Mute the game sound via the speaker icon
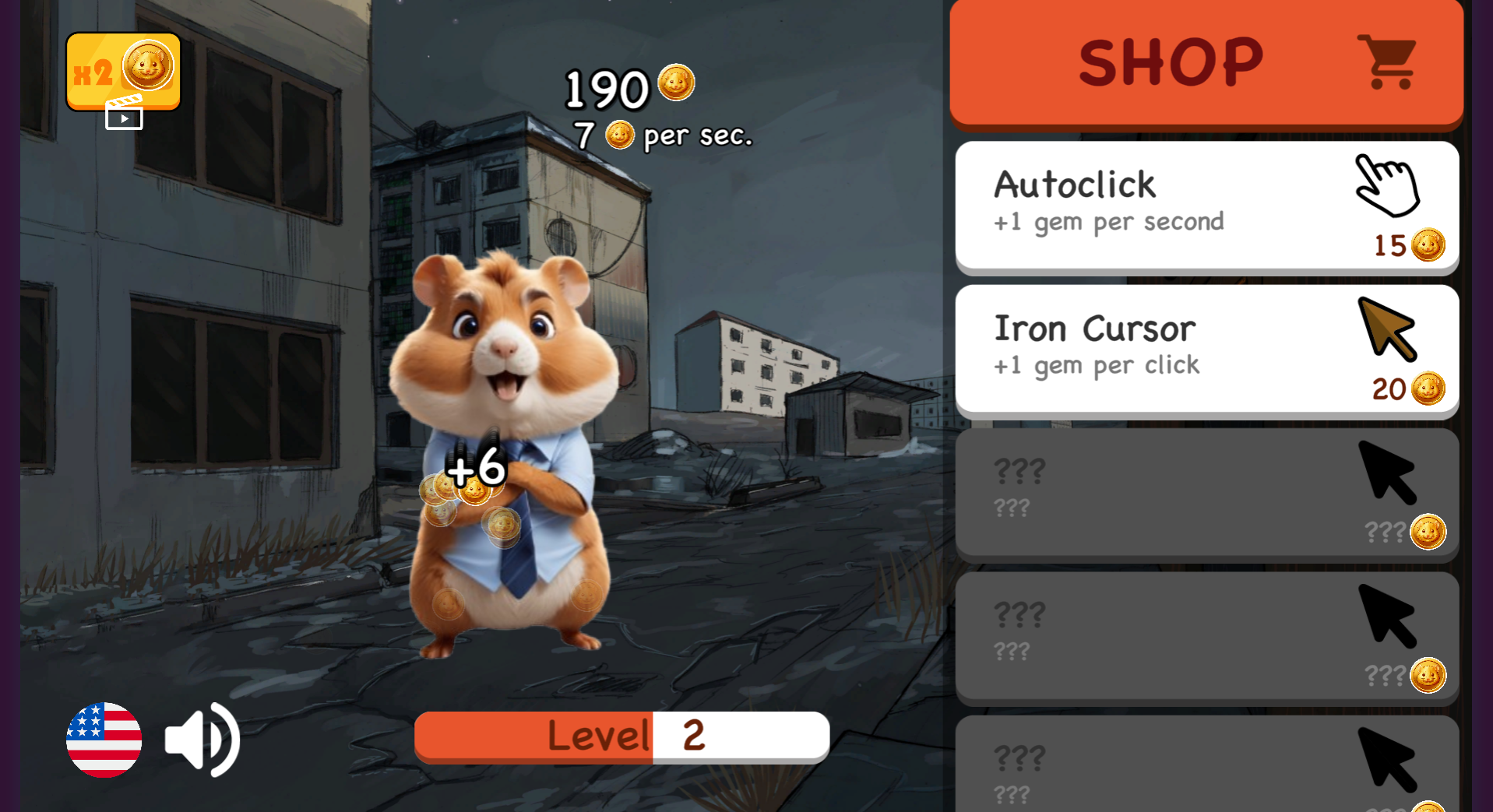 pos(202,738)
